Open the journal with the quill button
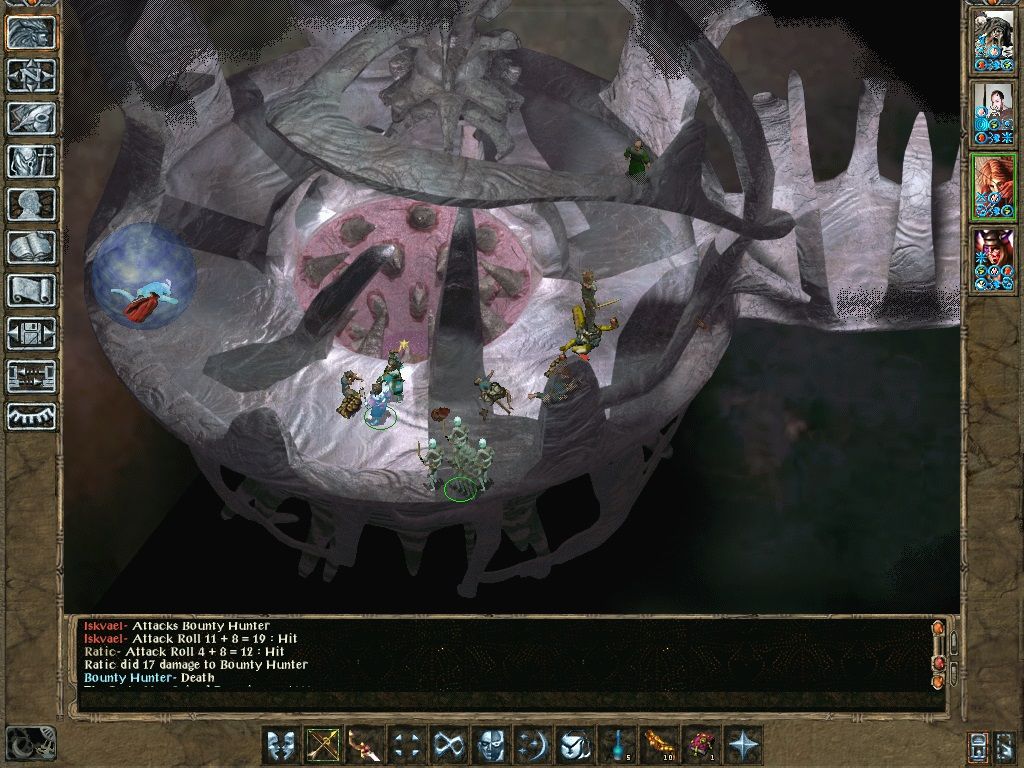Screen dimensions: 1024x768 (31, 118)
